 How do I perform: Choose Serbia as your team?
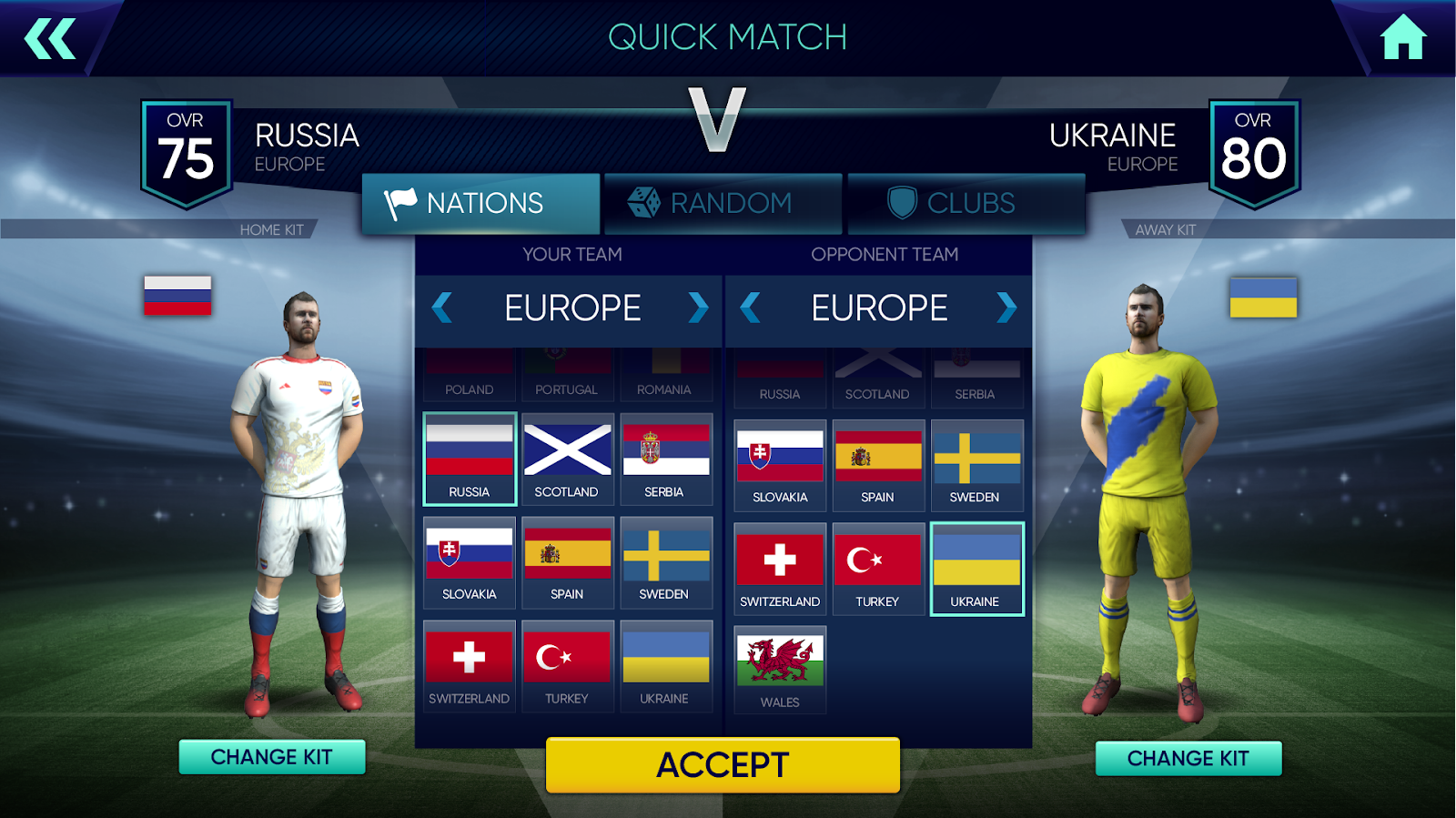(x=665, y=459)
